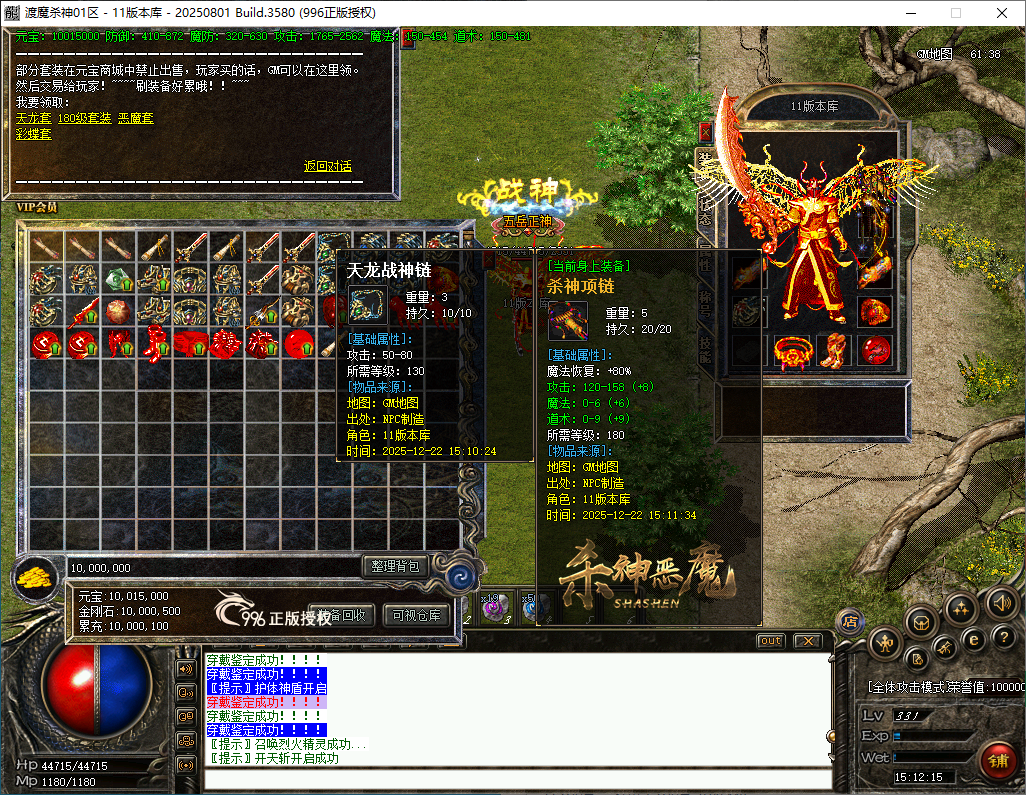Image resolution: width=1026 pixels, height=795 pixels.
Task: Pick the 恶魔套 set option
Action: click(x=135, y=118)
